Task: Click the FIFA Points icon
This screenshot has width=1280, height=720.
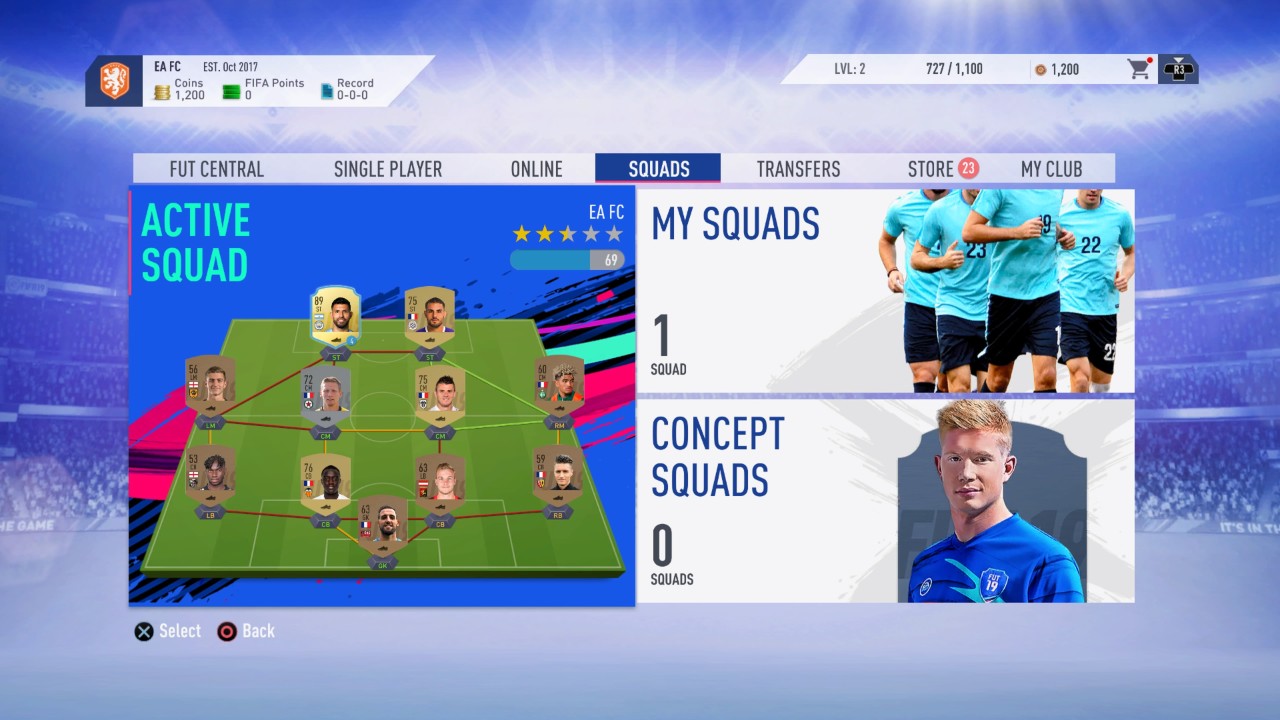Action: click(233, 89)
